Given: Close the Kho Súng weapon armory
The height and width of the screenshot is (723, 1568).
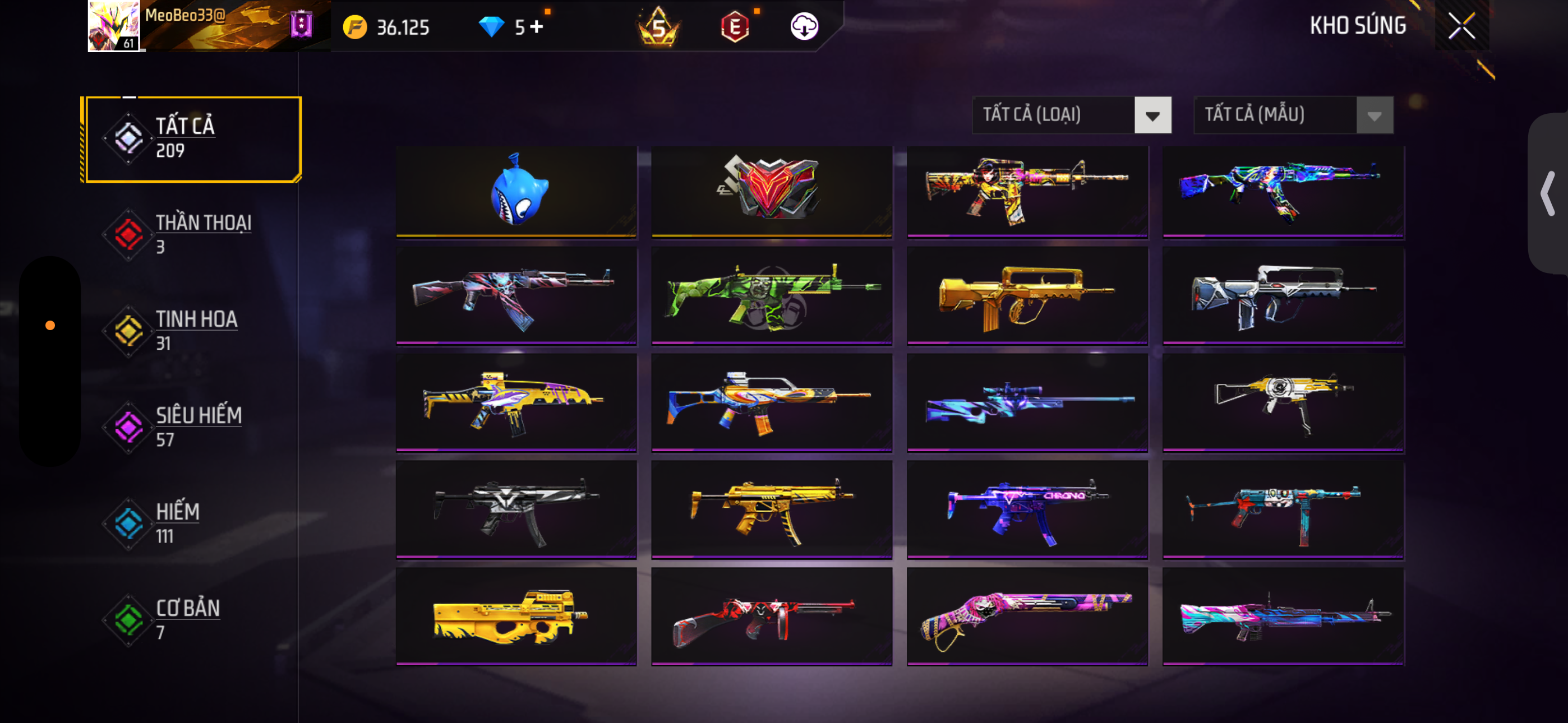Looking at the screenshot, I should (1461, 26).
